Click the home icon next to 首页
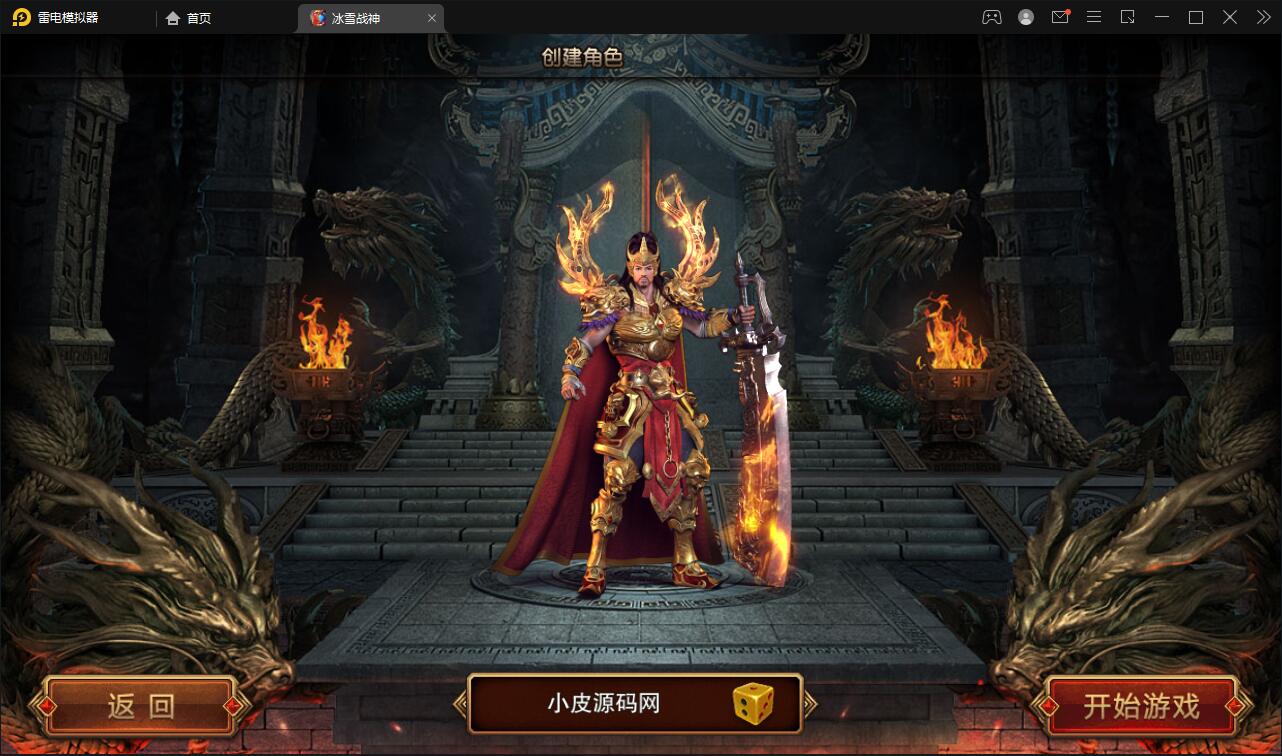This screenshot has height=756, width=1282. point(173,17)
